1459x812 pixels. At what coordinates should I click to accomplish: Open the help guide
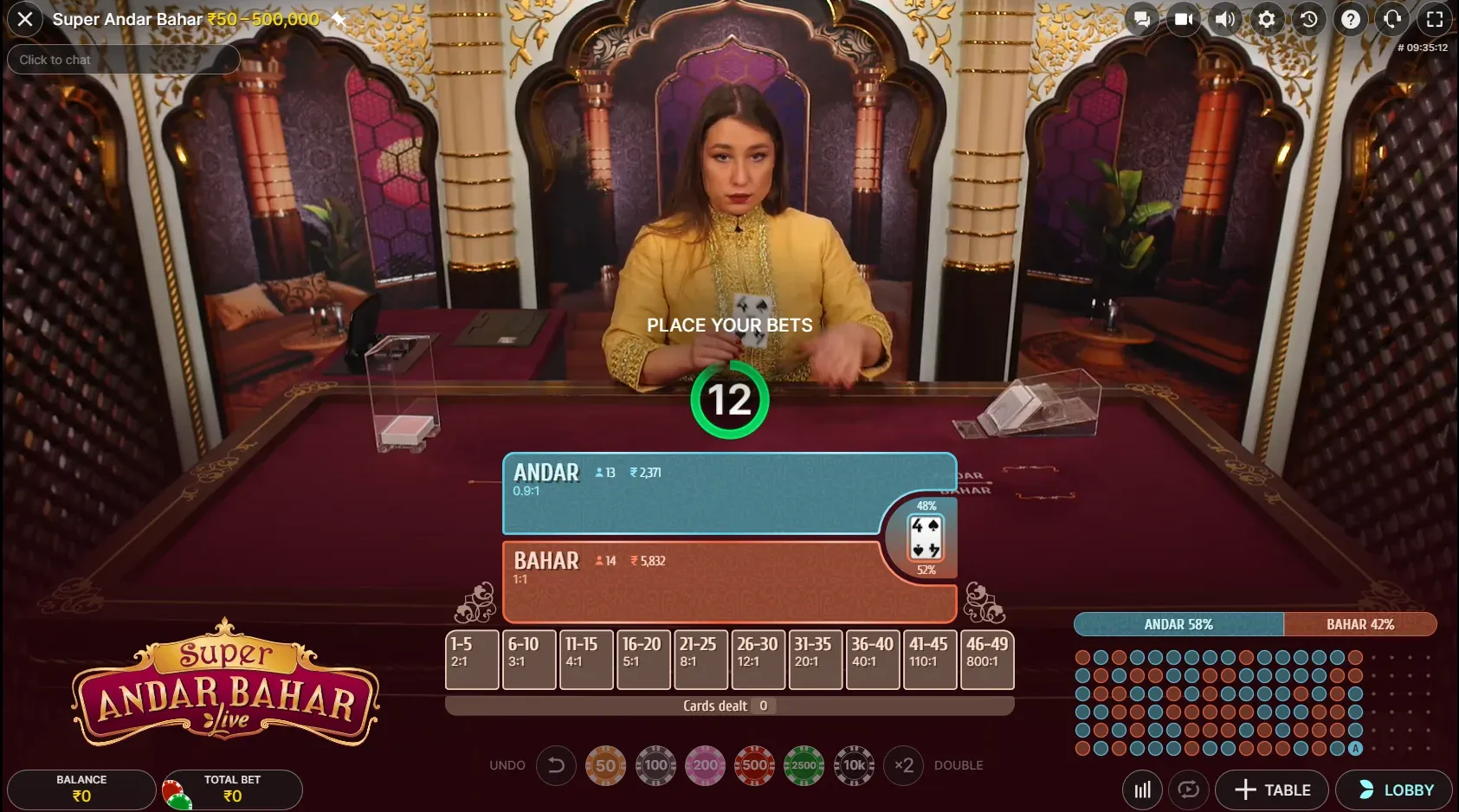1351,19
